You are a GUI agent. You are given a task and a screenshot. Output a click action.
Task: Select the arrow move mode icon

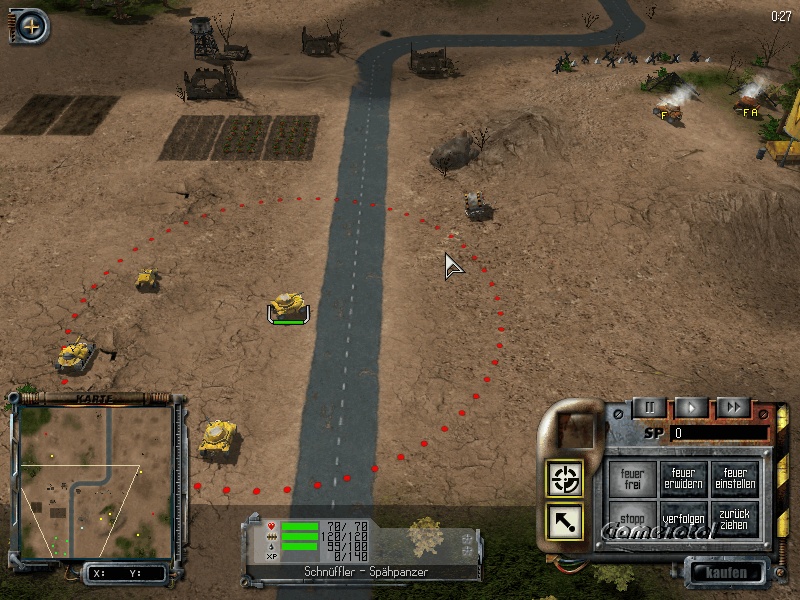click(566, 520)
